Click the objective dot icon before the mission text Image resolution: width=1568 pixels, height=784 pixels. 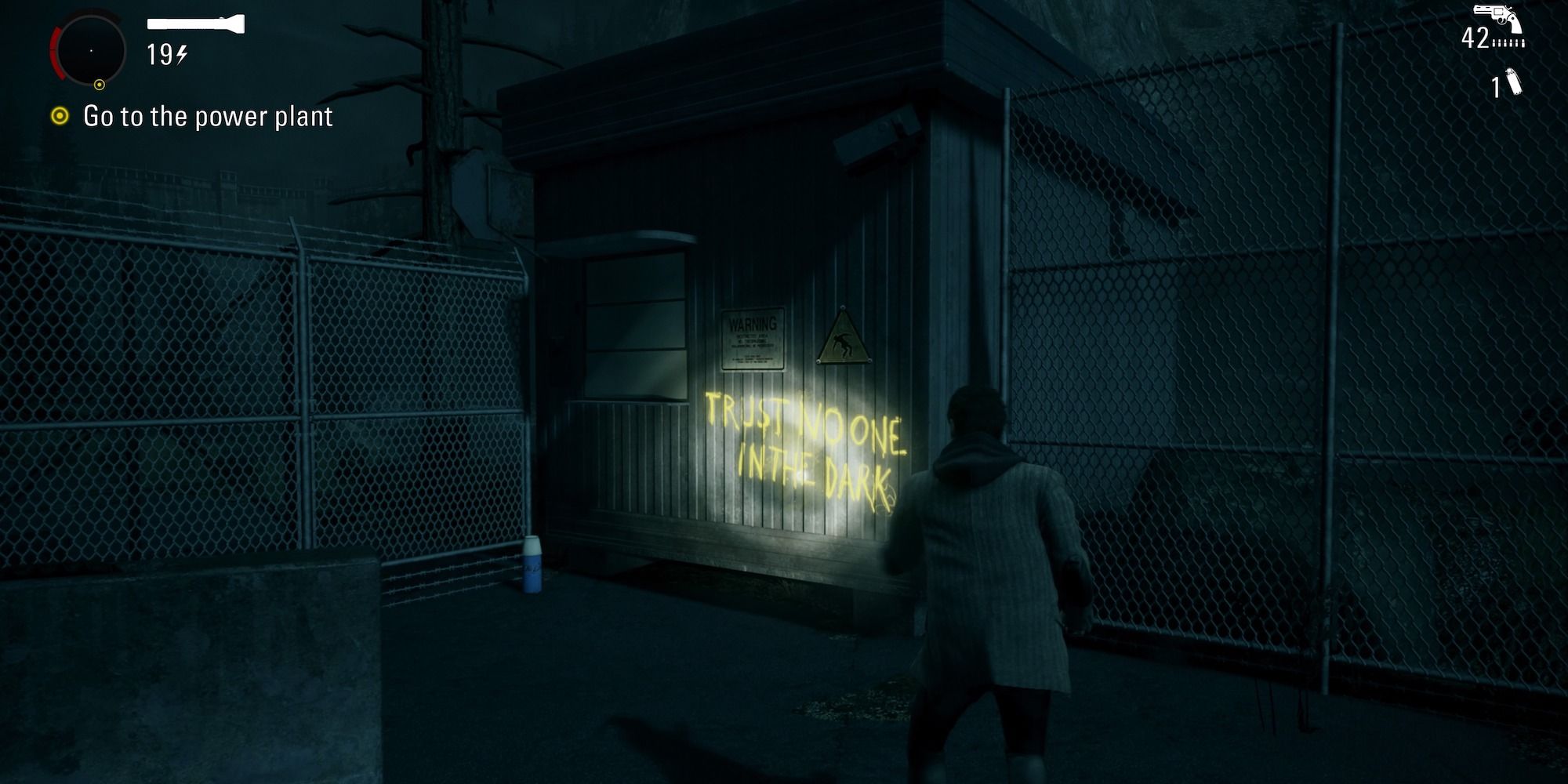pyautogui.click(x=60, y=117)
